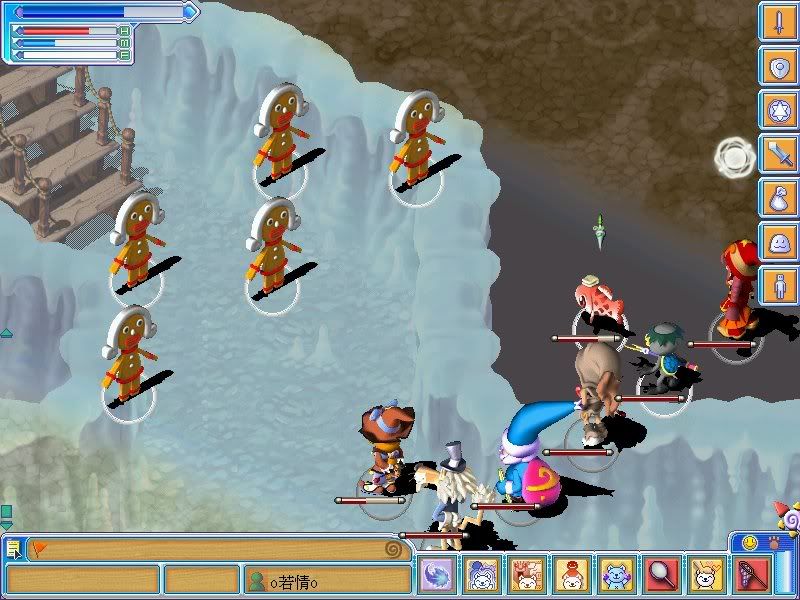Use the magnifying glass item
This screenshot has height=600, width=800.
(x=662, y=576)
